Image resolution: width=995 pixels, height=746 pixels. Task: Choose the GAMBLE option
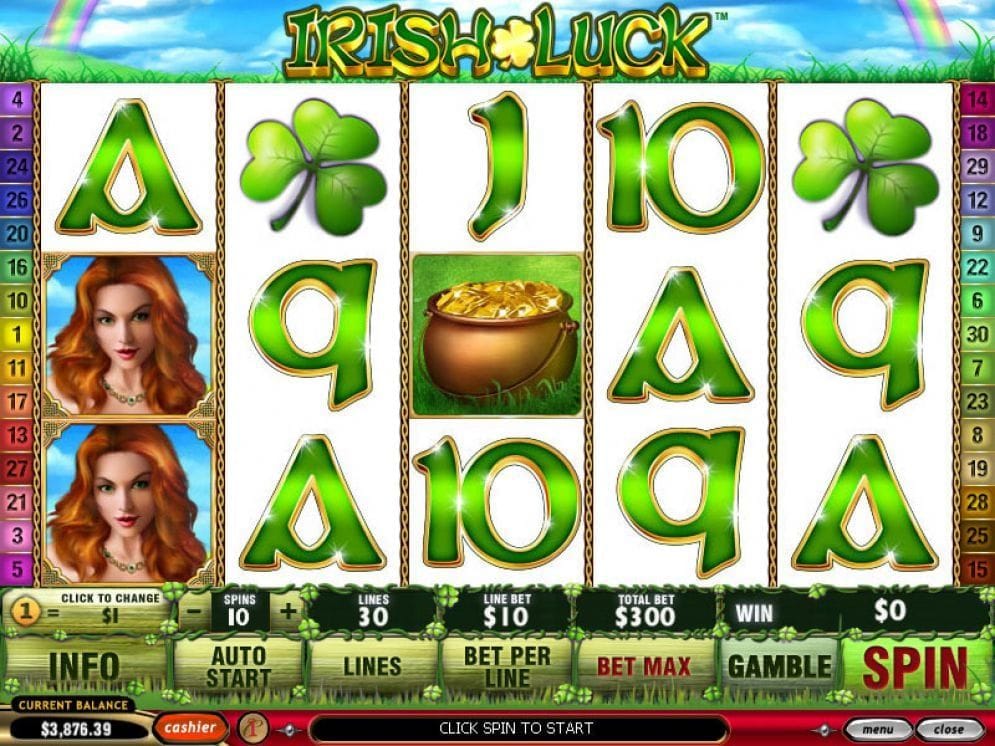click(779, 667)
